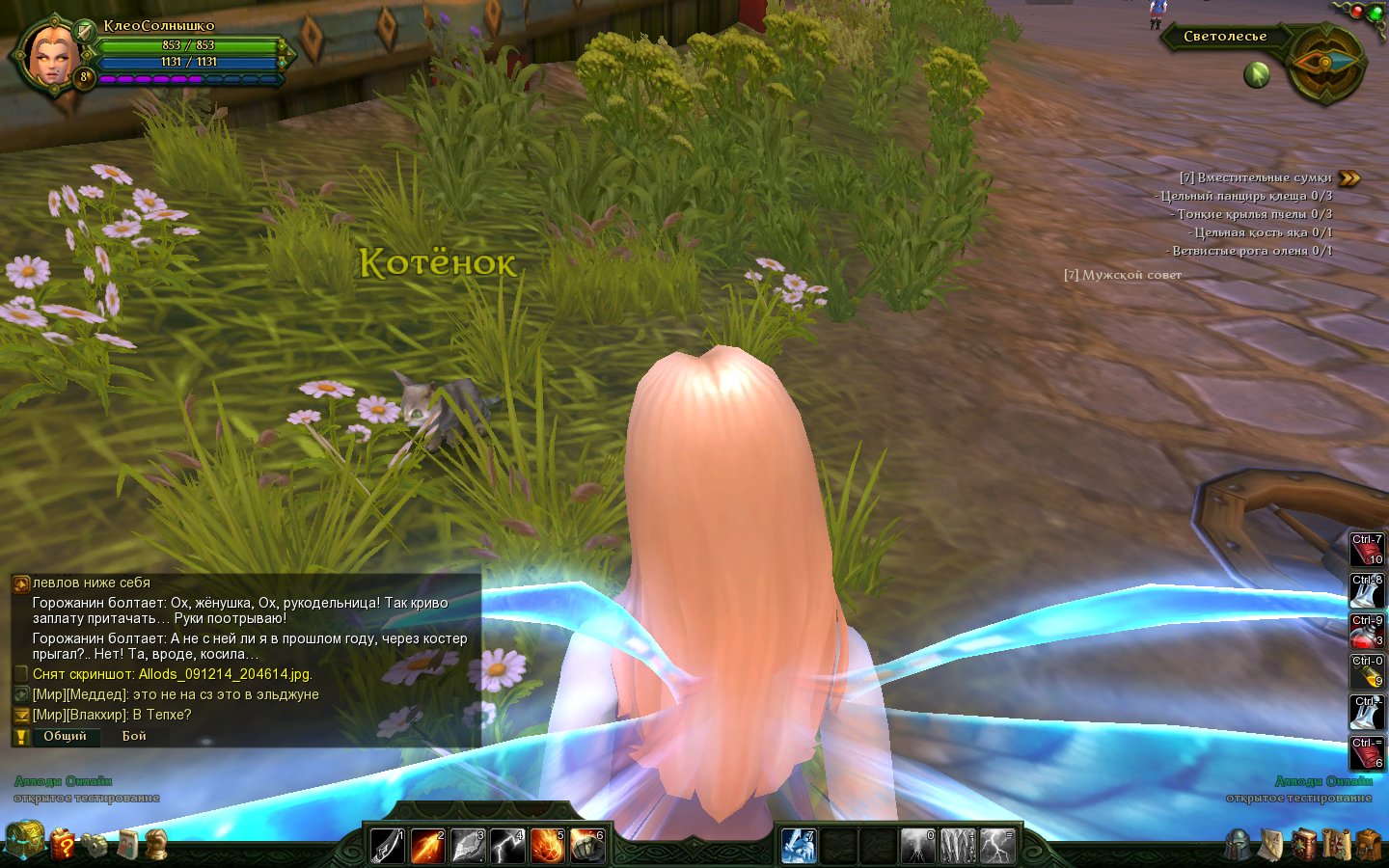Image resolution: width=1389 pixels, height=868 pixels.
Task: Cast the fireball ability in slot 5
Action: coord(547,846)
